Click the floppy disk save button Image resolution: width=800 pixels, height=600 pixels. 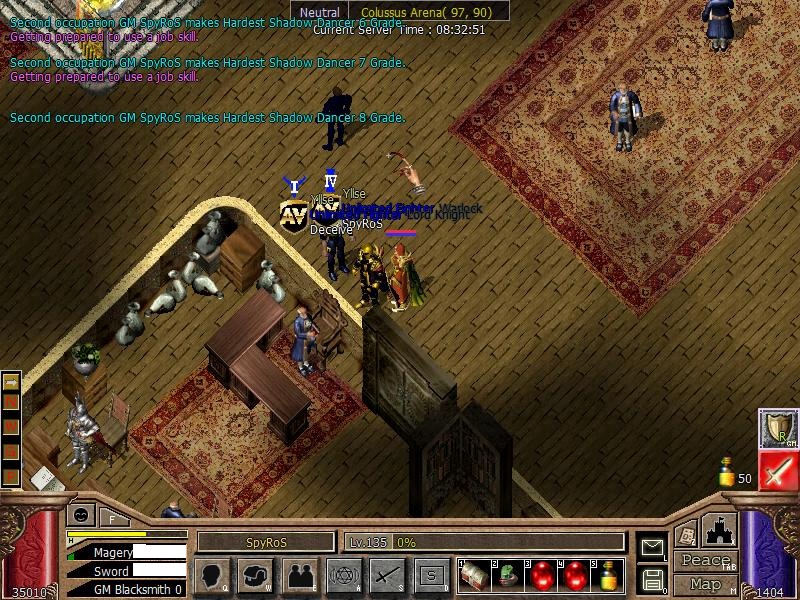652,579
